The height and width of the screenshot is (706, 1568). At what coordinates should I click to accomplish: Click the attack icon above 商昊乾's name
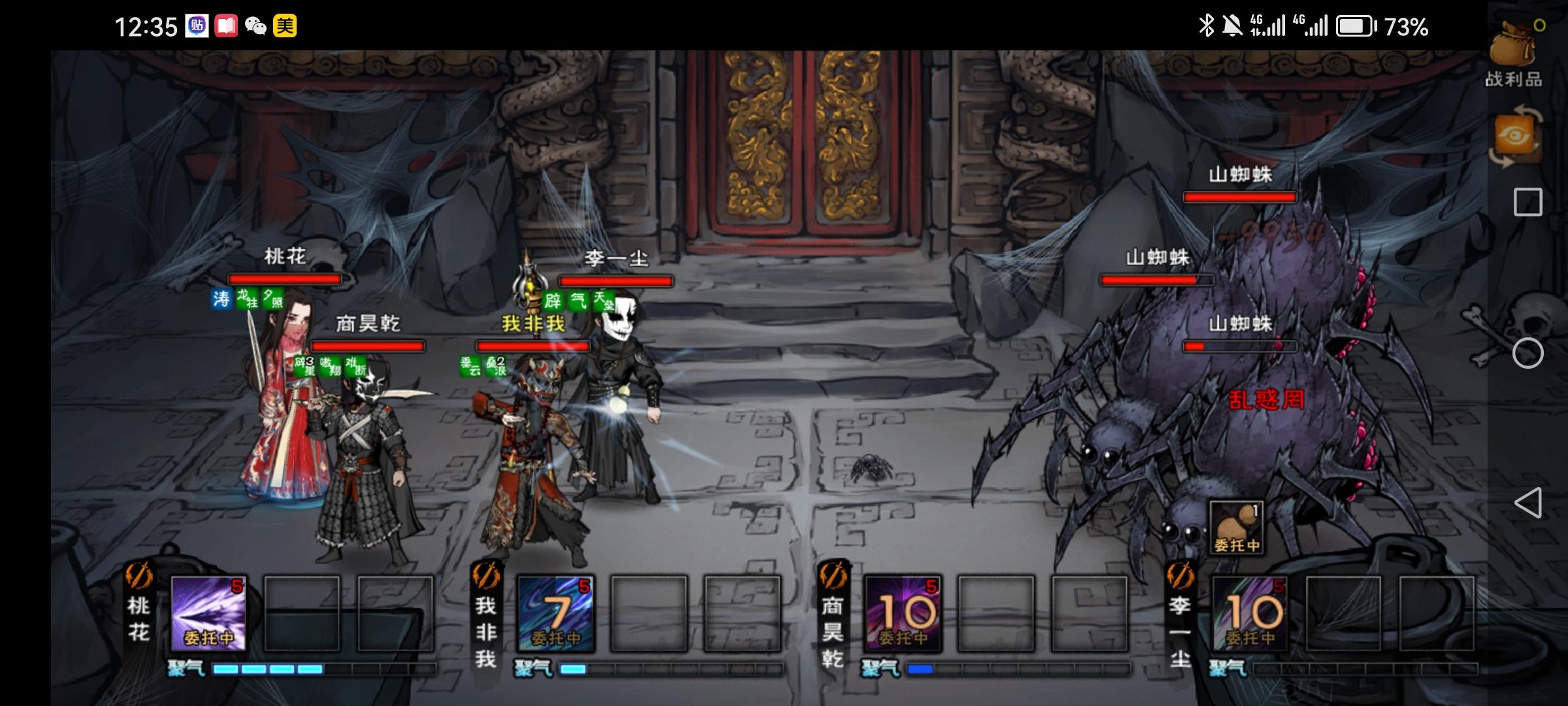pyautogui.click(x=833, y=575)
